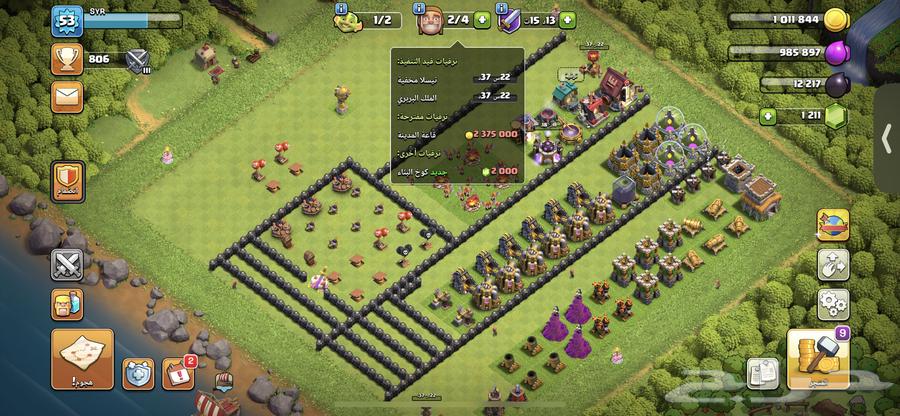The height and width of the screenshot is (416, 900).
Task: Open the mail inbox envelope
Action: tap(68, 97)
